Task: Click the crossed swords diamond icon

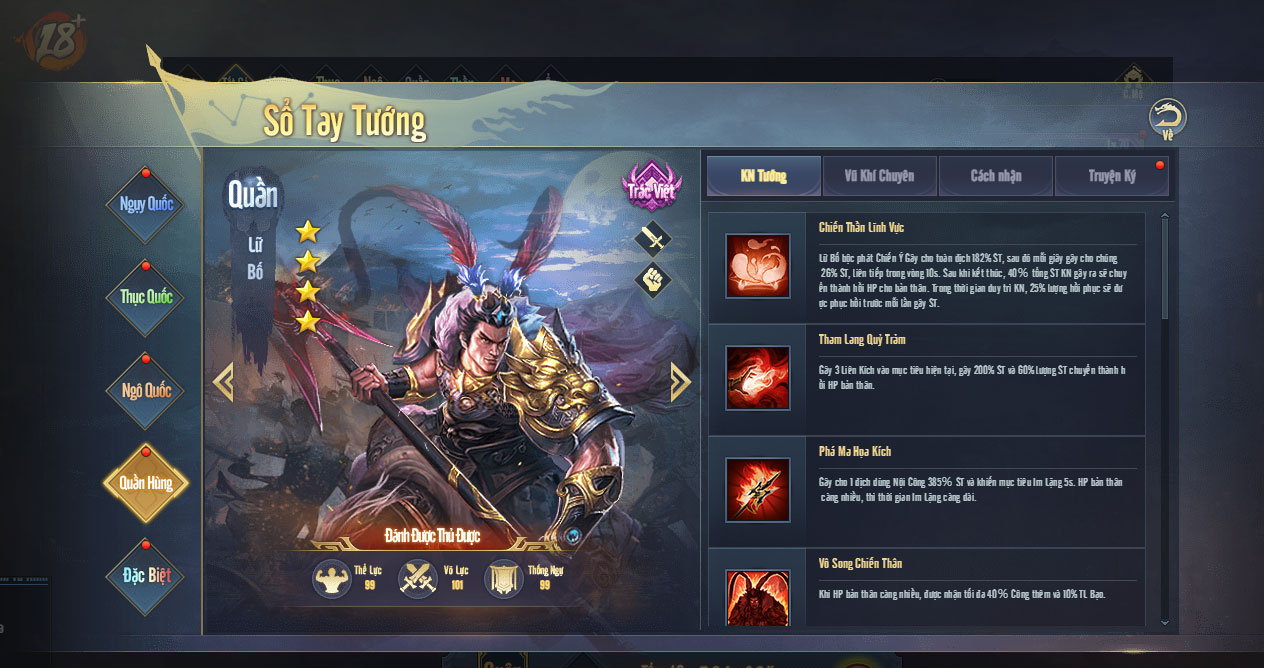Action: pyautogui.click(x=653, y=239)
